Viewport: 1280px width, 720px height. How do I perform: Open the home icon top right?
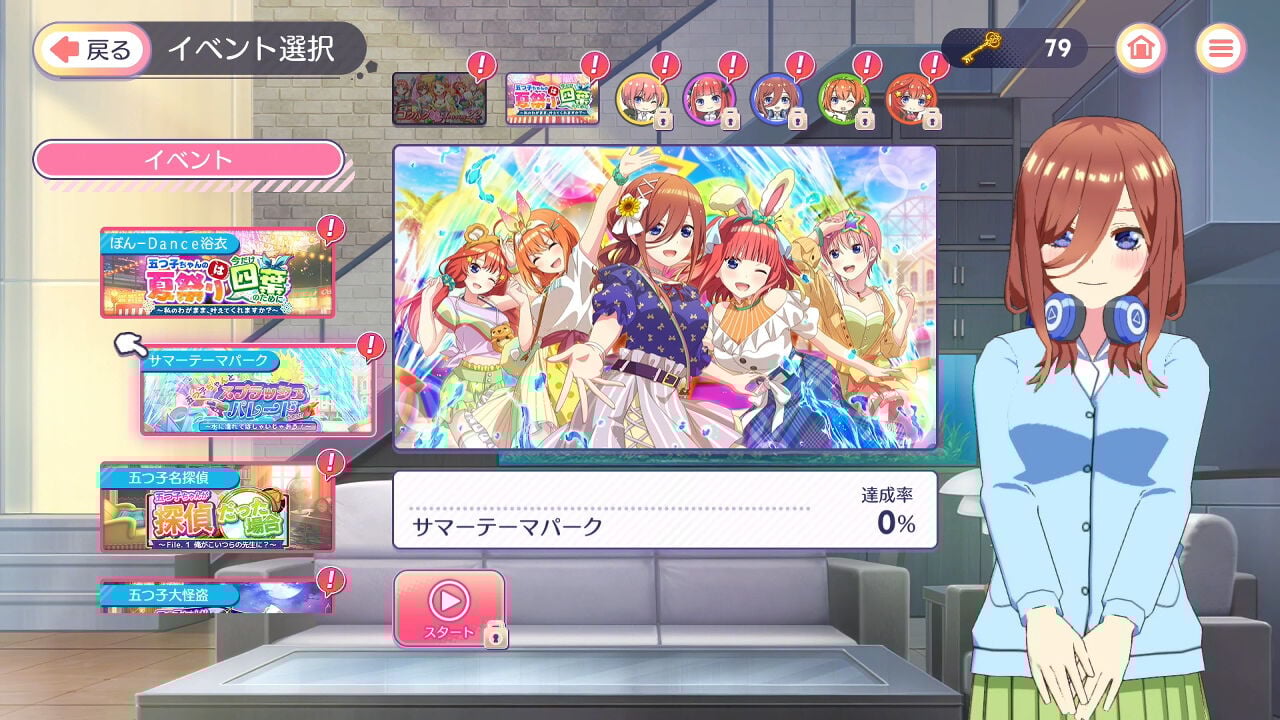1141,47
